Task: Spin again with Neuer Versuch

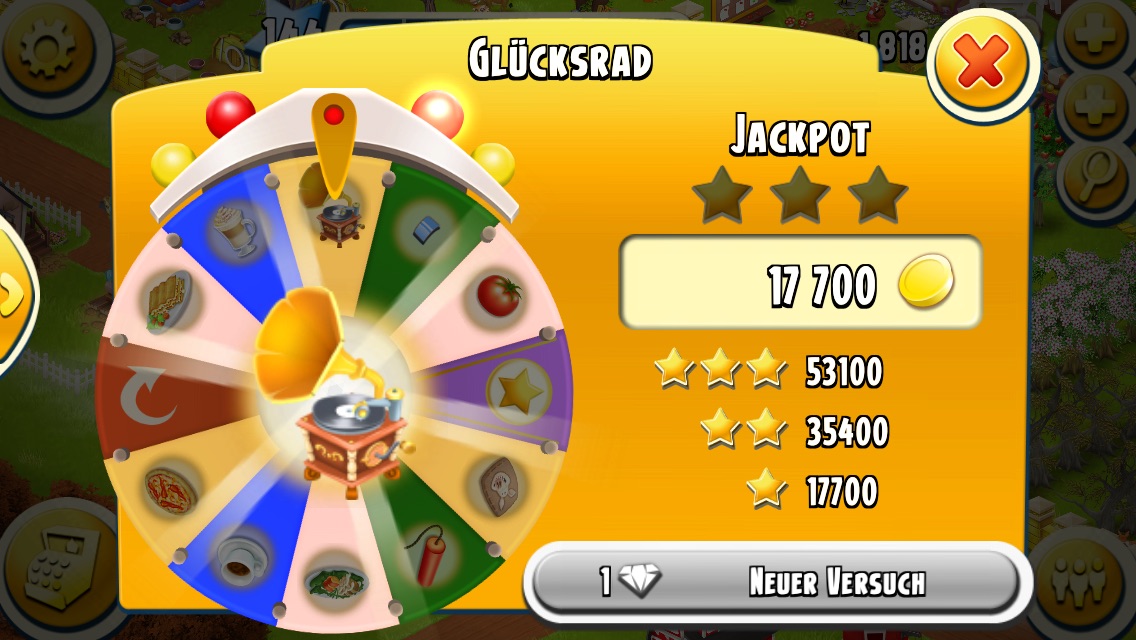Action: click(x=772, y=582)
